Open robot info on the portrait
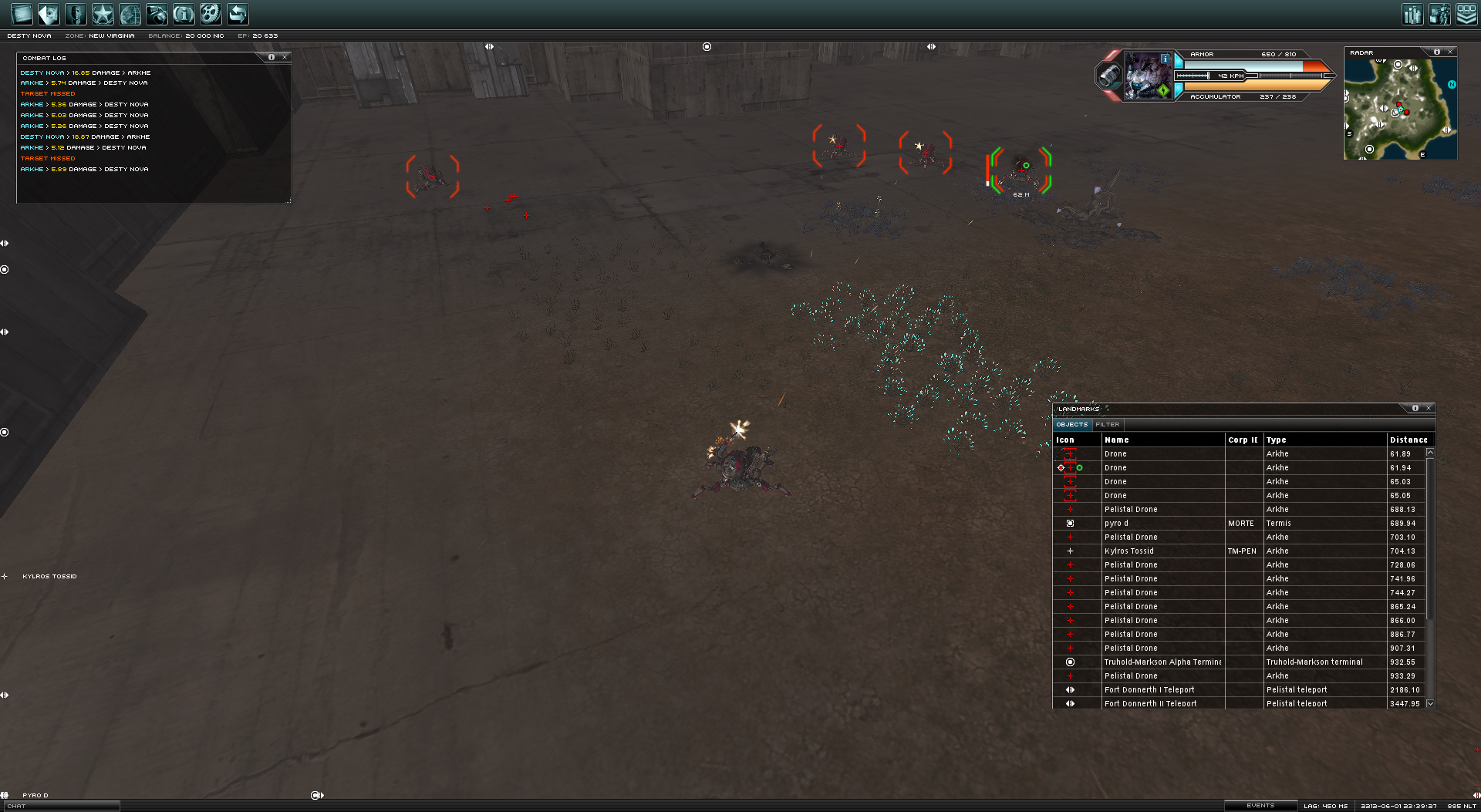 [x=1166, y=59]
